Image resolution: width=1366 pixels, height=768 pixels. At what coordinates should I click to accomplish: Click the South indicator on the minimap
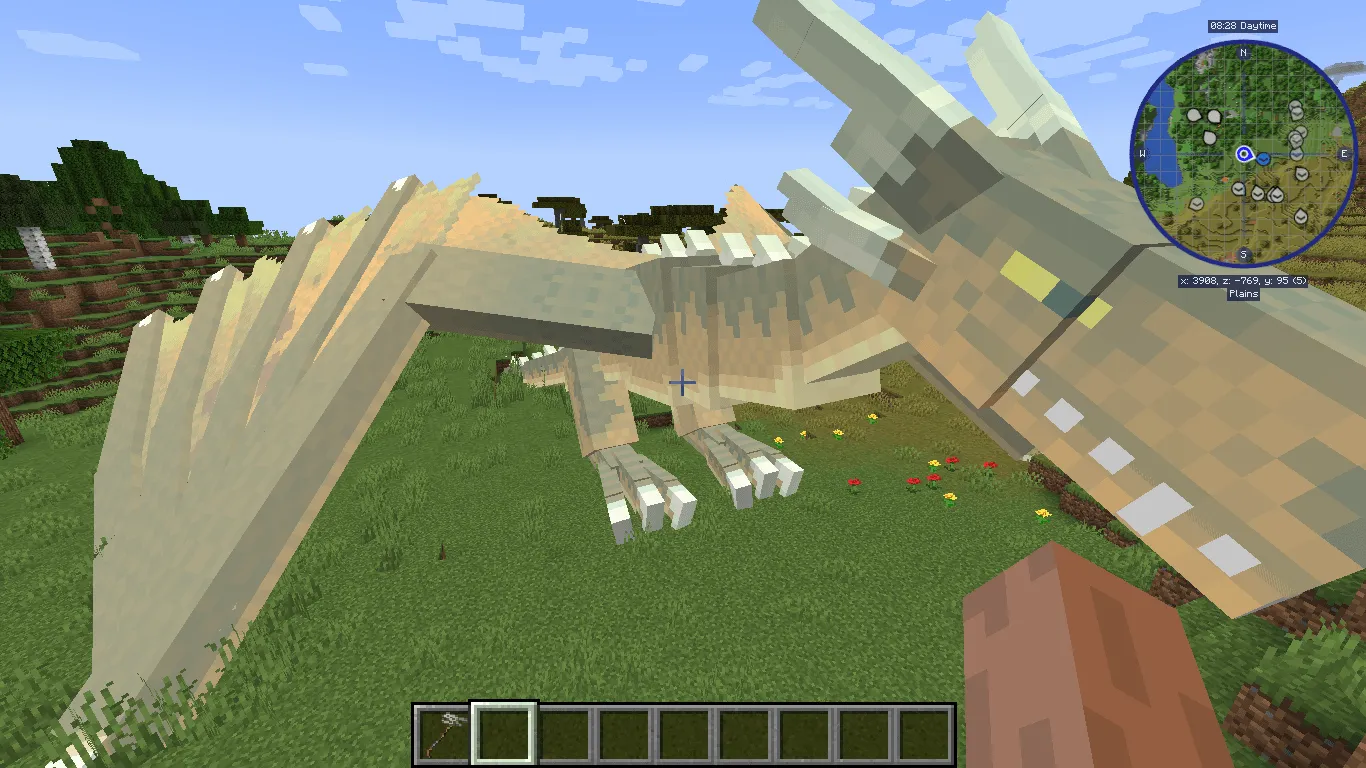click(x=1243, y=254)
